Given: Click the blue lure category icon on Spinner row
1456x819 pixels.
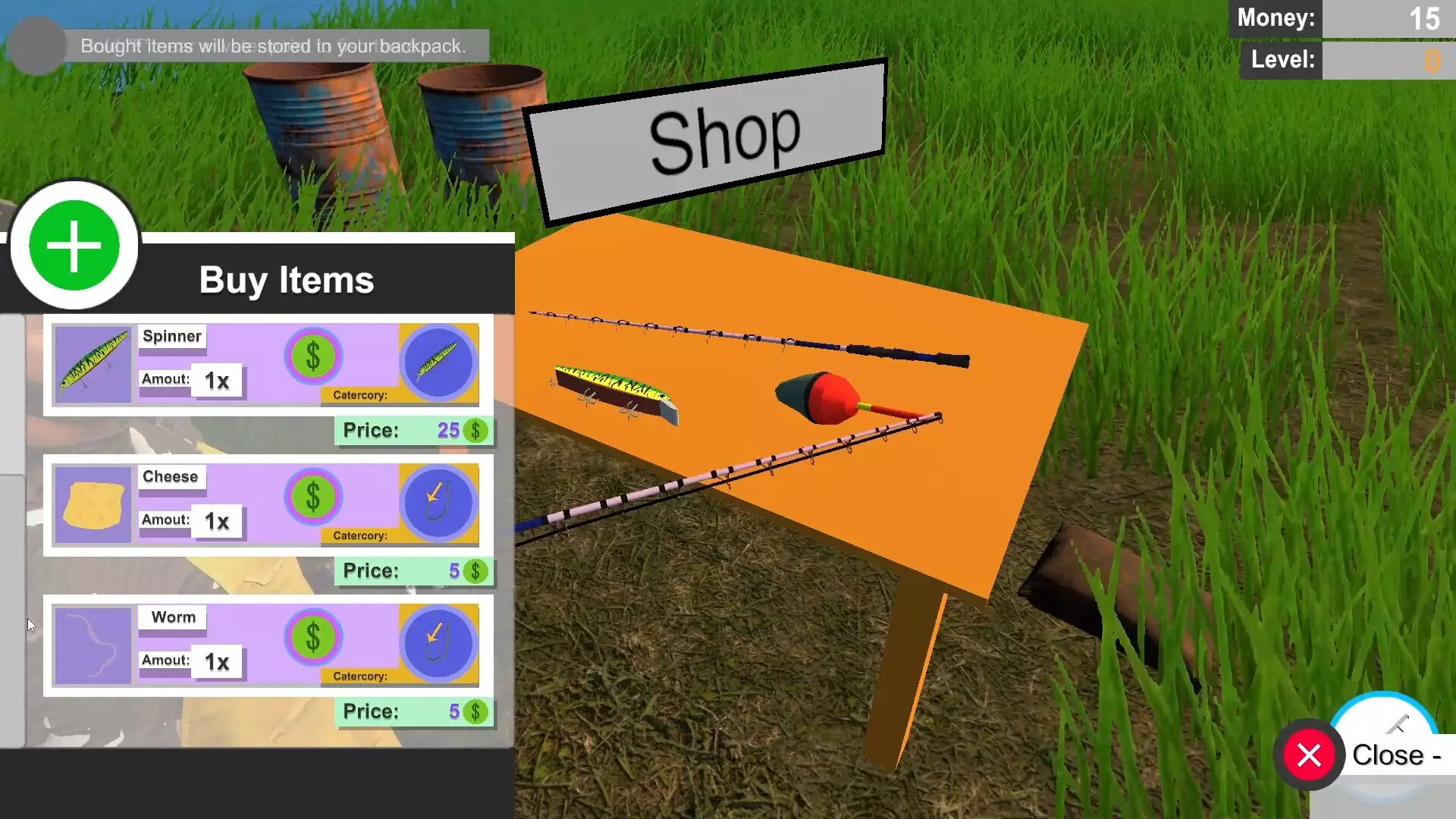Looking at the screenshot, I should point(438,364).
